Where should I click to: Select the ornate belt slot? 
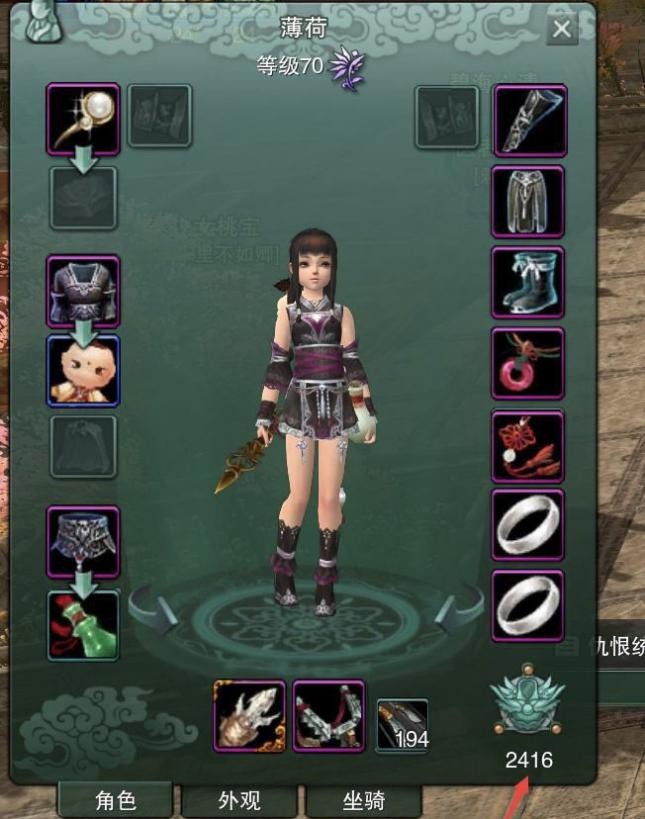point(83,542)
